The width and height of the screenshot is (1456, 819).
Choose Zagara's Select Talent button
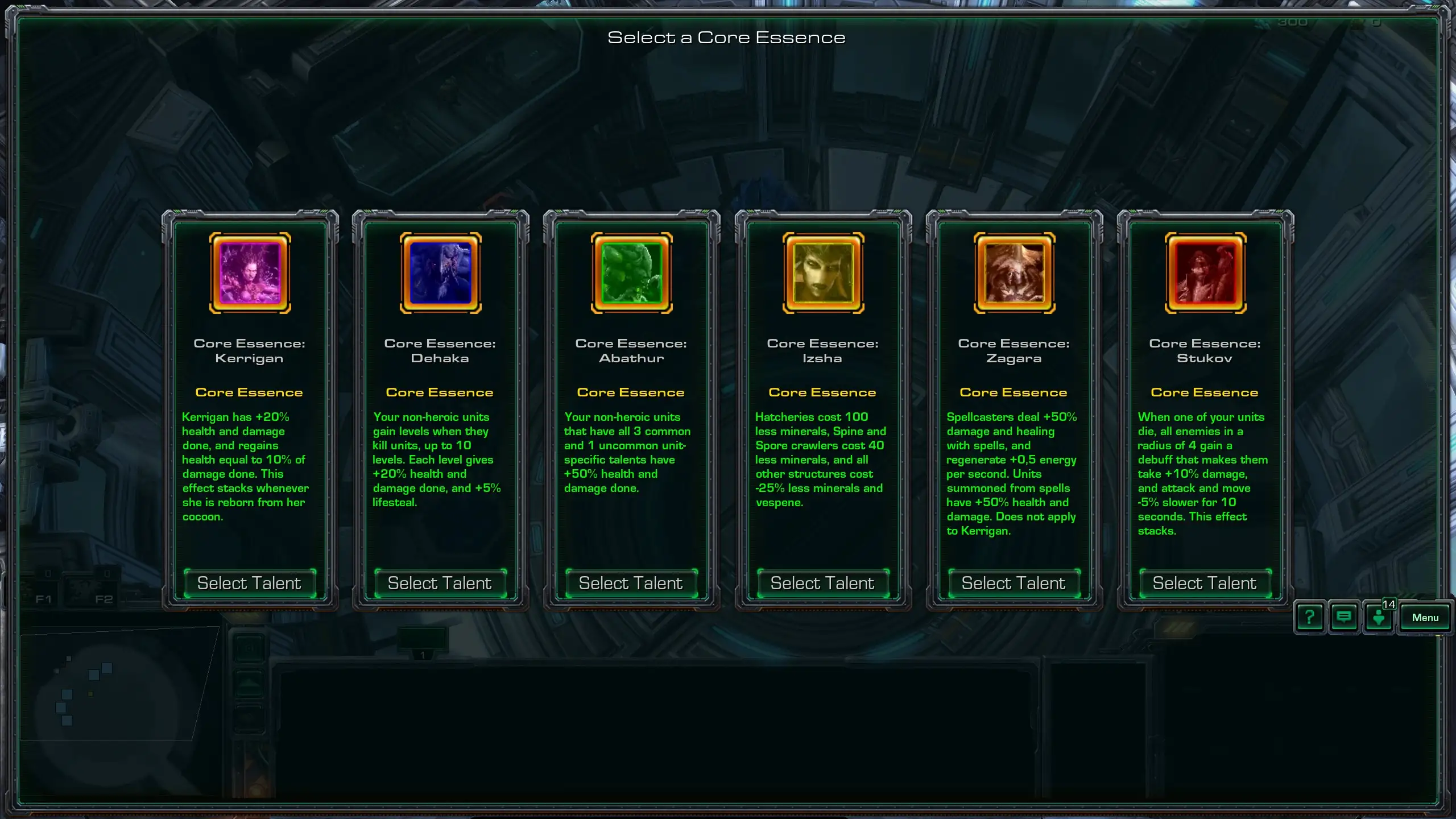coord(1014,583)
